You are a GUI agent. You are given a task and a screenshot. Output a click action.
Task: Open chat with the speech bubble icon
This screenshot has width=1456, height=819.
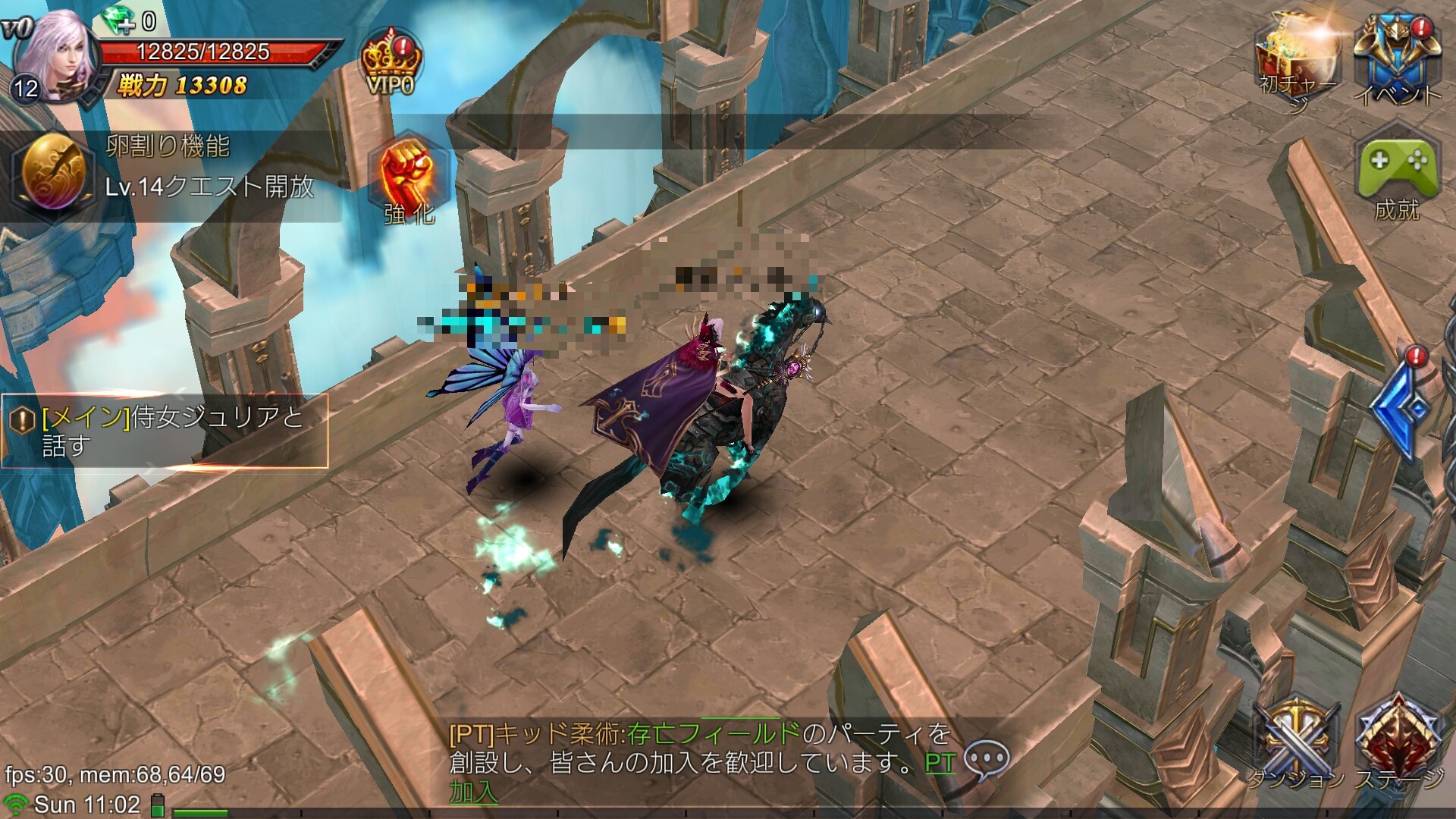[x=989, y=760]
